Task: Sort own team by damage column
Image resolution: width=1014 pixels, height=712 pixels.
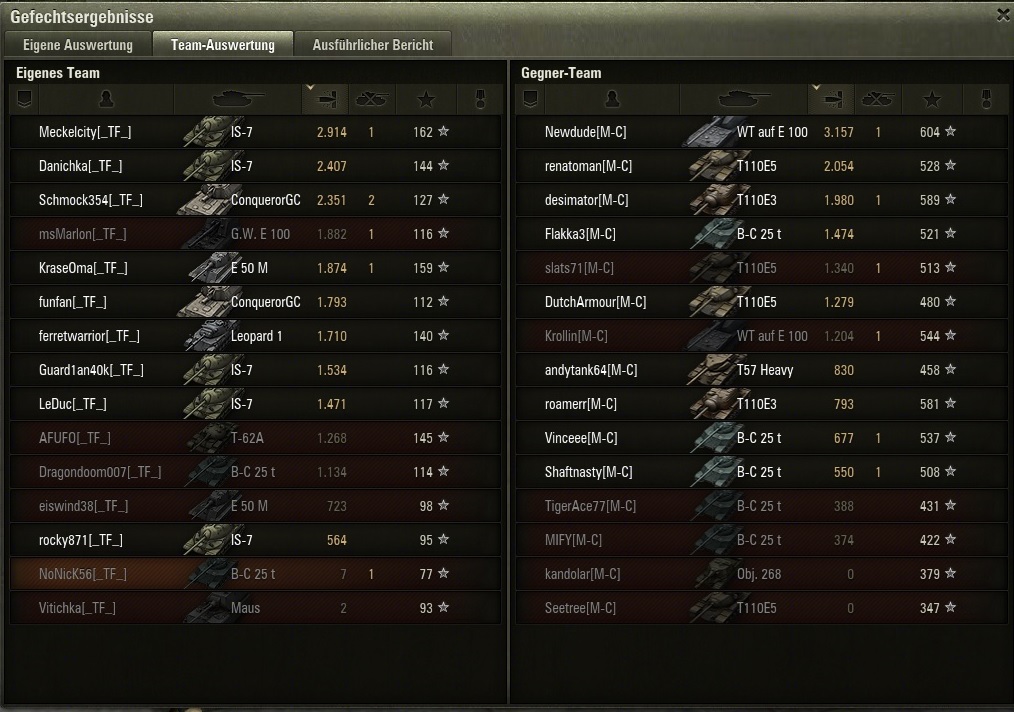Action: (x=325, y=99)
